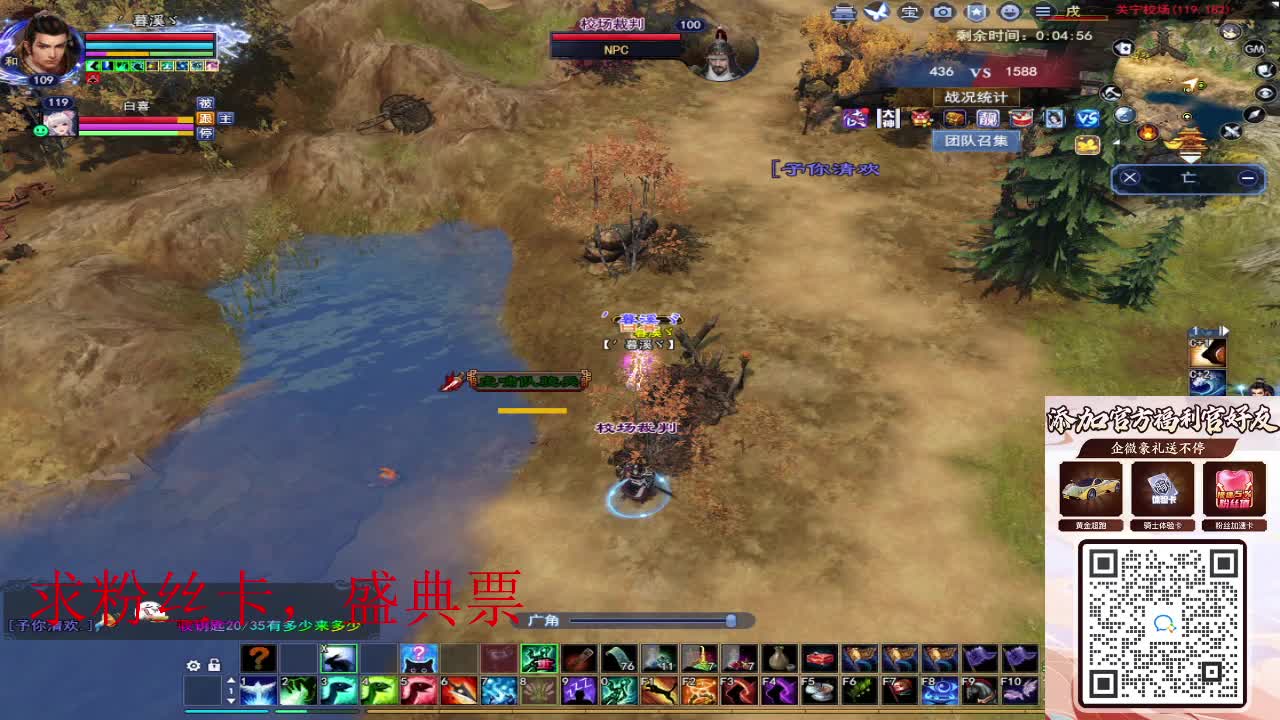Select the 大神 icon under the score display
The image size is (1280, 720).
(x=888, y=118)
